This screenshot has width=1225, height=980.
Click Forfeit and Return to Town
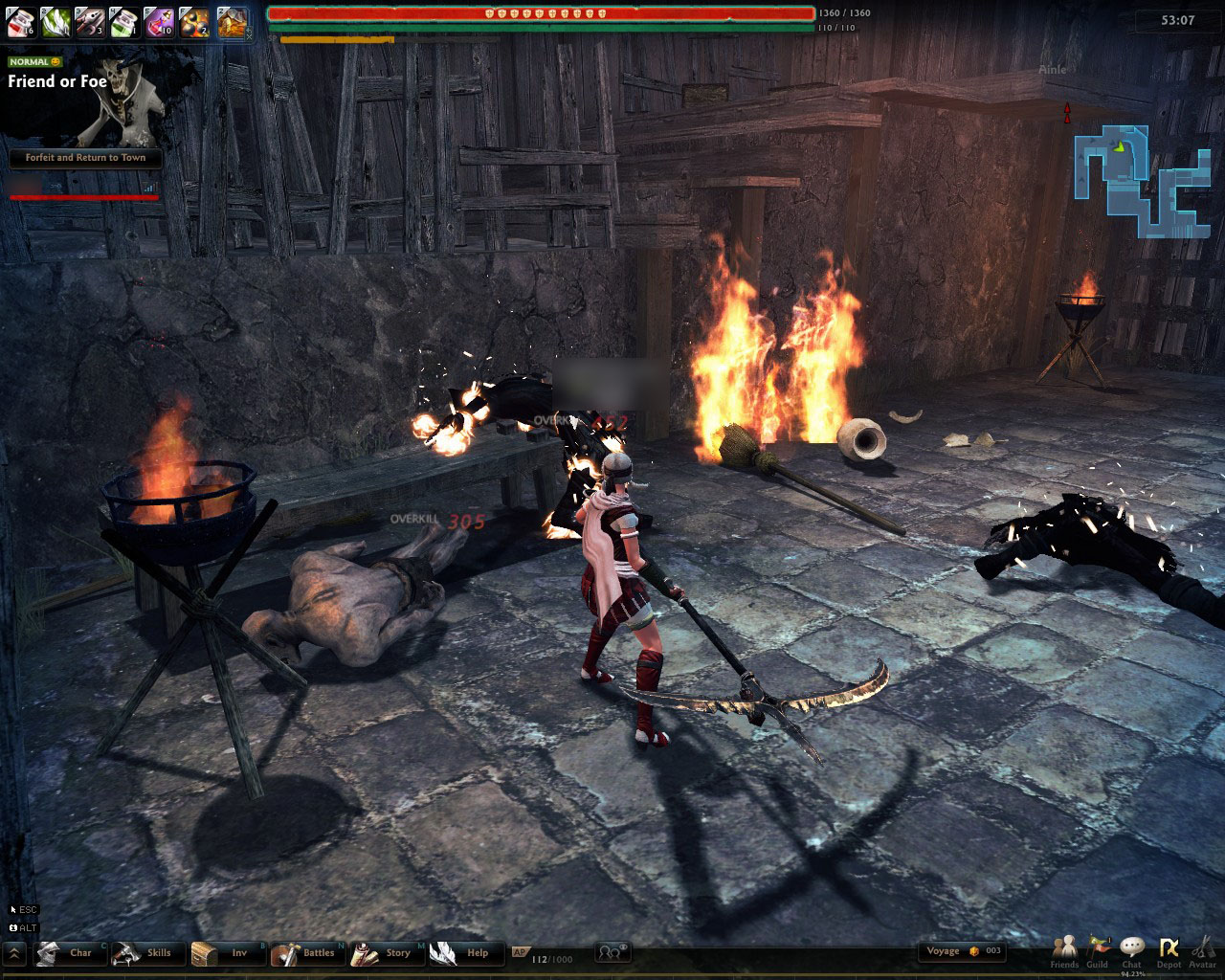pos(85,158)
